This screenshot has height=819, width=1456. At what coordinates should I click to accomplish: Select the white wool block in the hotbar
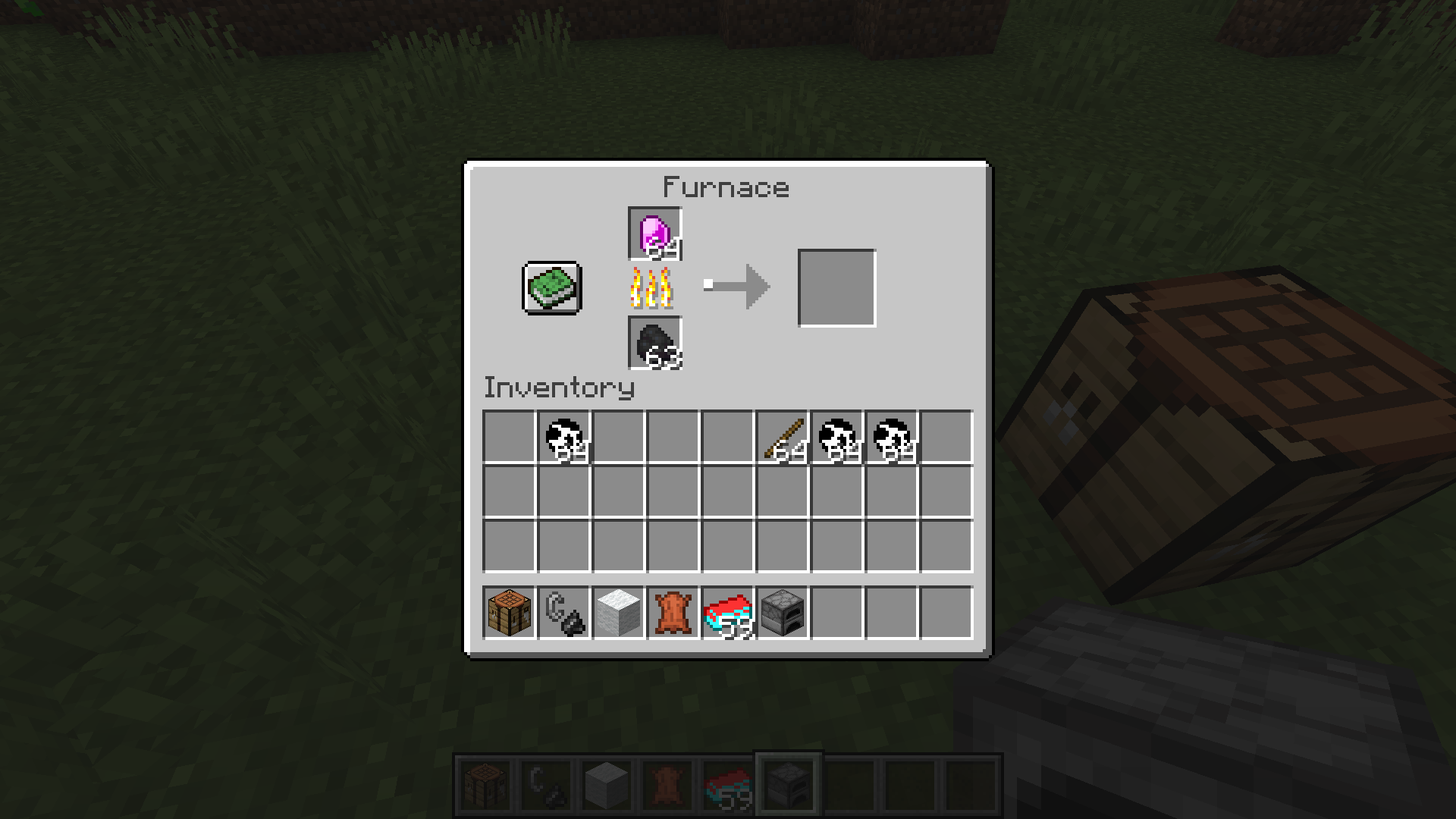pyautogui.click(x=617, y=613)
